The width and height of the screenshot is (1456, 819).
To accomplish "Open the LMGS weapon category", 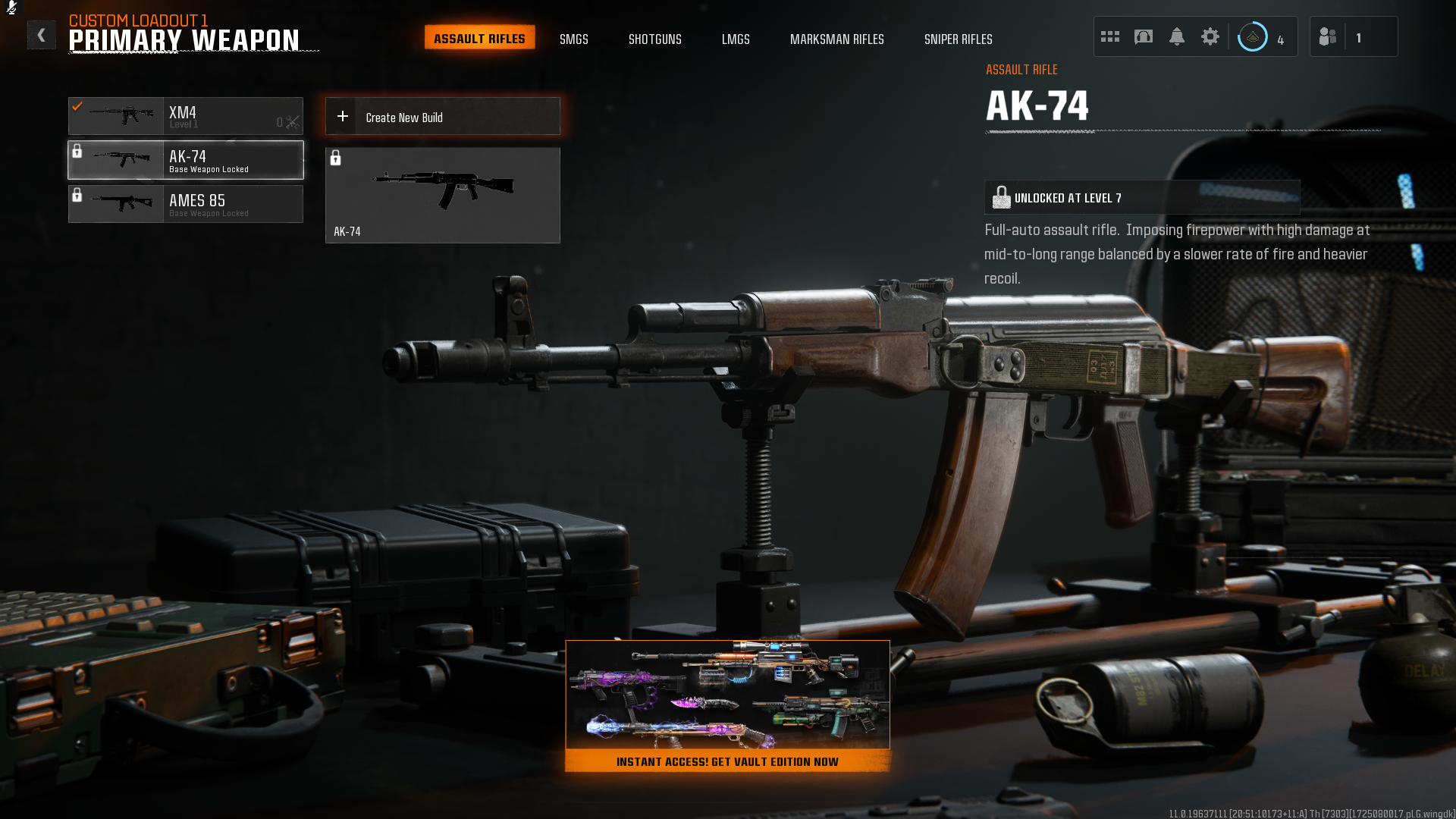I will [736, 39].
